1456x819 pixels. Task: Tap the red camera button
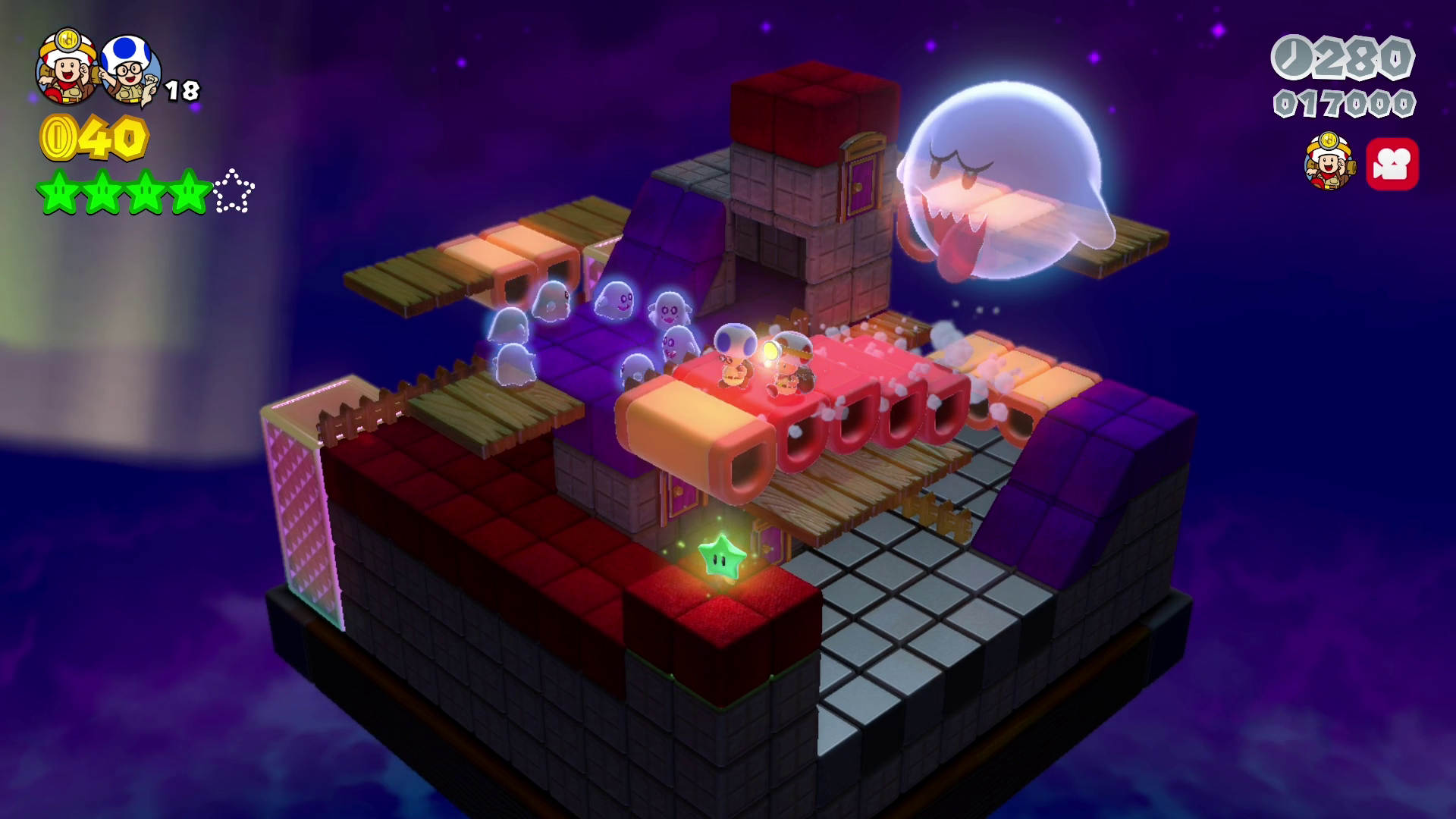(x=1392, y=164)
